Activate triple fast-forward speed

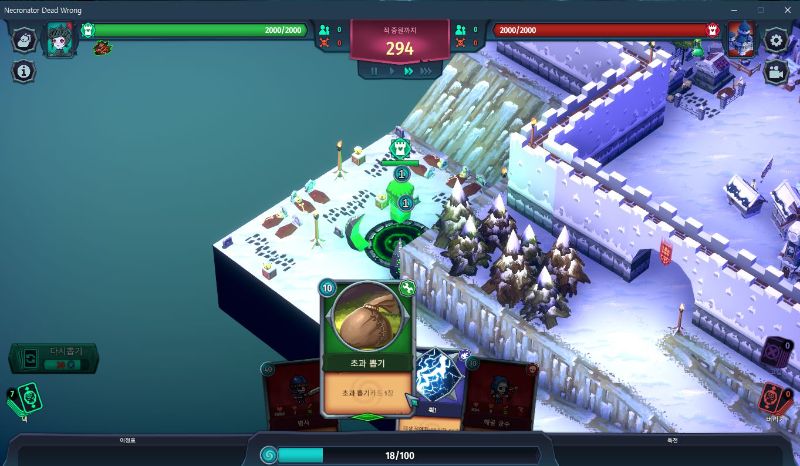tap(426, 71)
